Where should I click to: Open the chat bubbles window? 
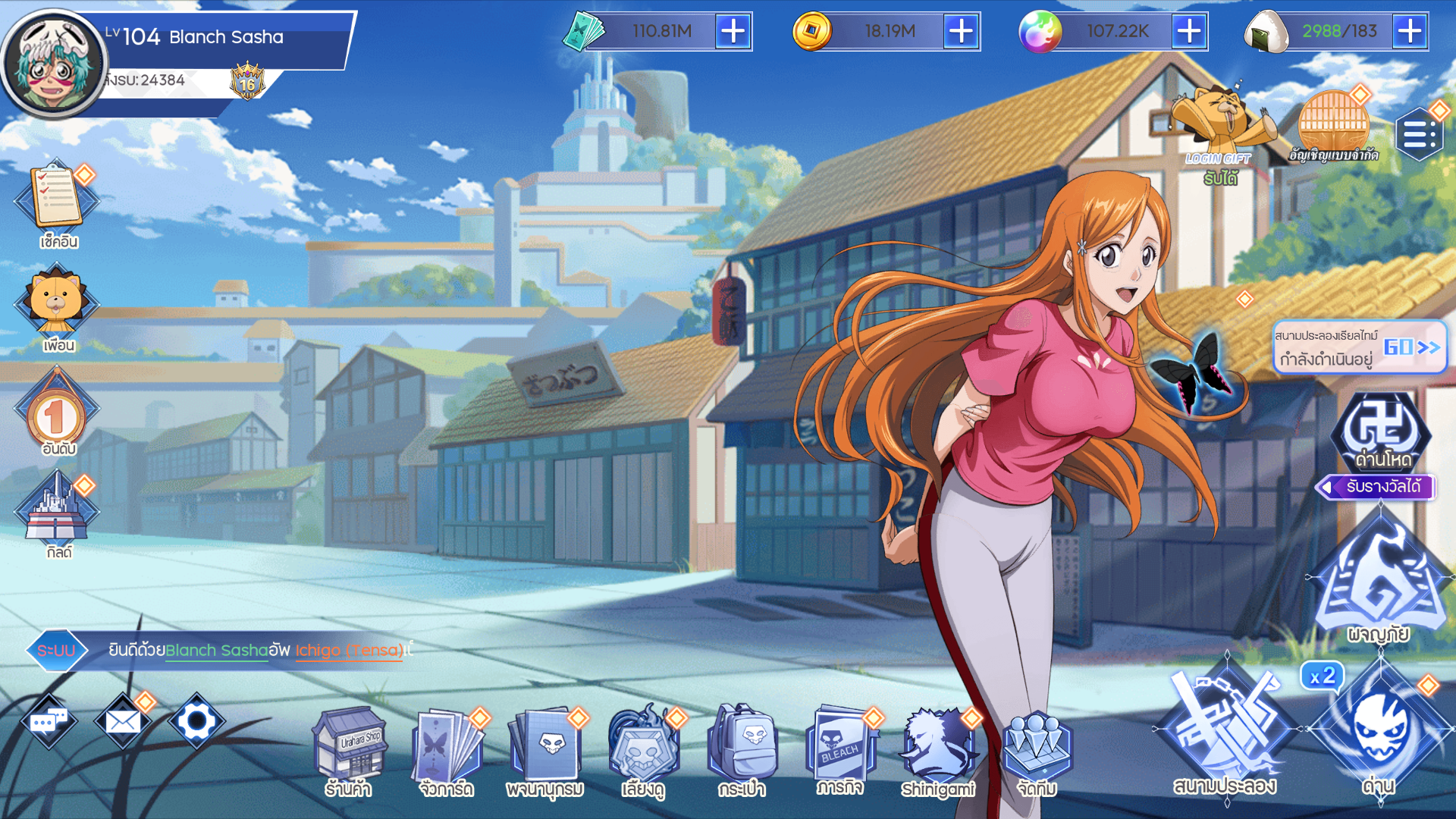[x=49, y=721]
